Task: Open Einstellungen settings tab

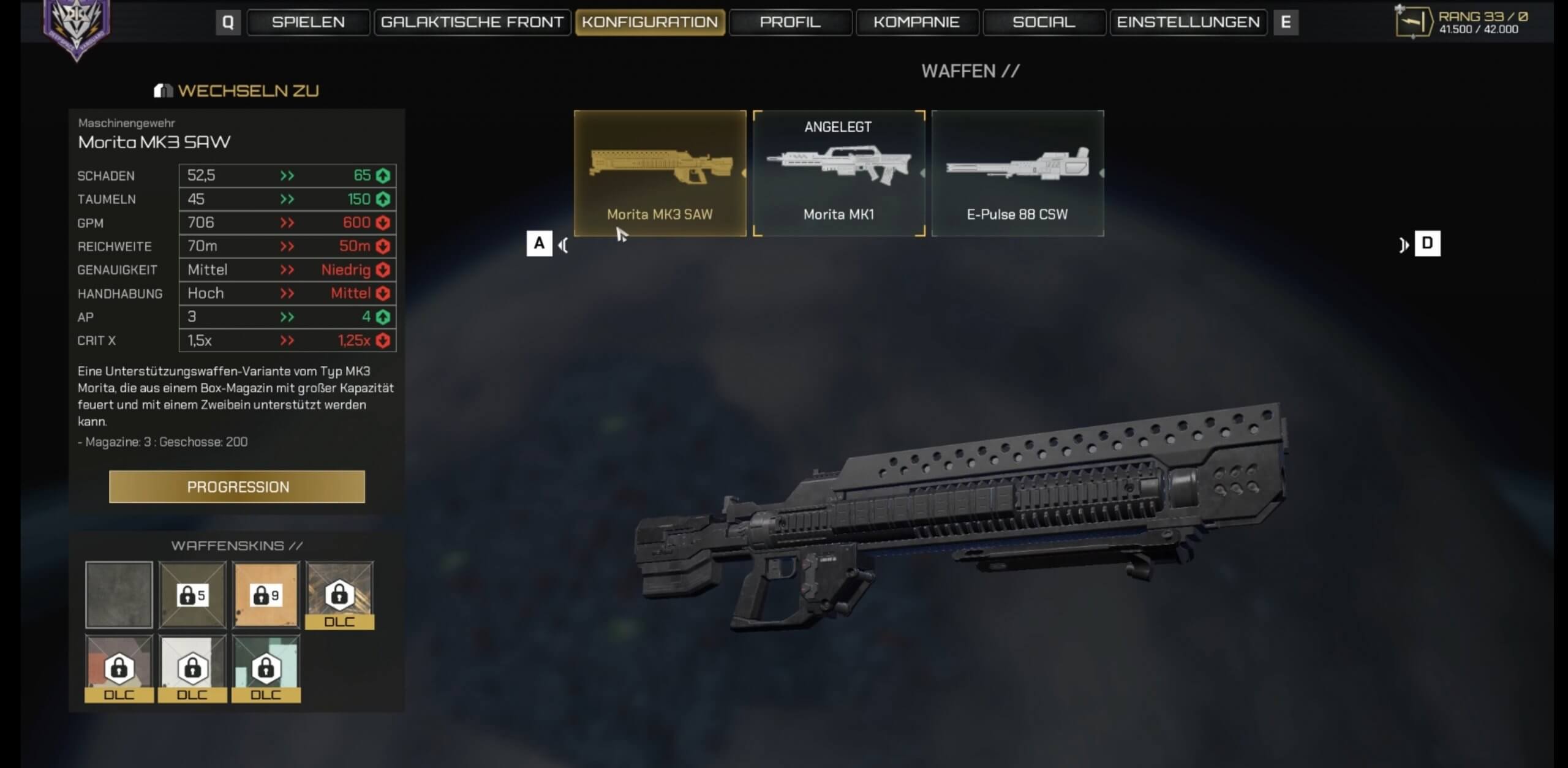Action: point(1188,22)
